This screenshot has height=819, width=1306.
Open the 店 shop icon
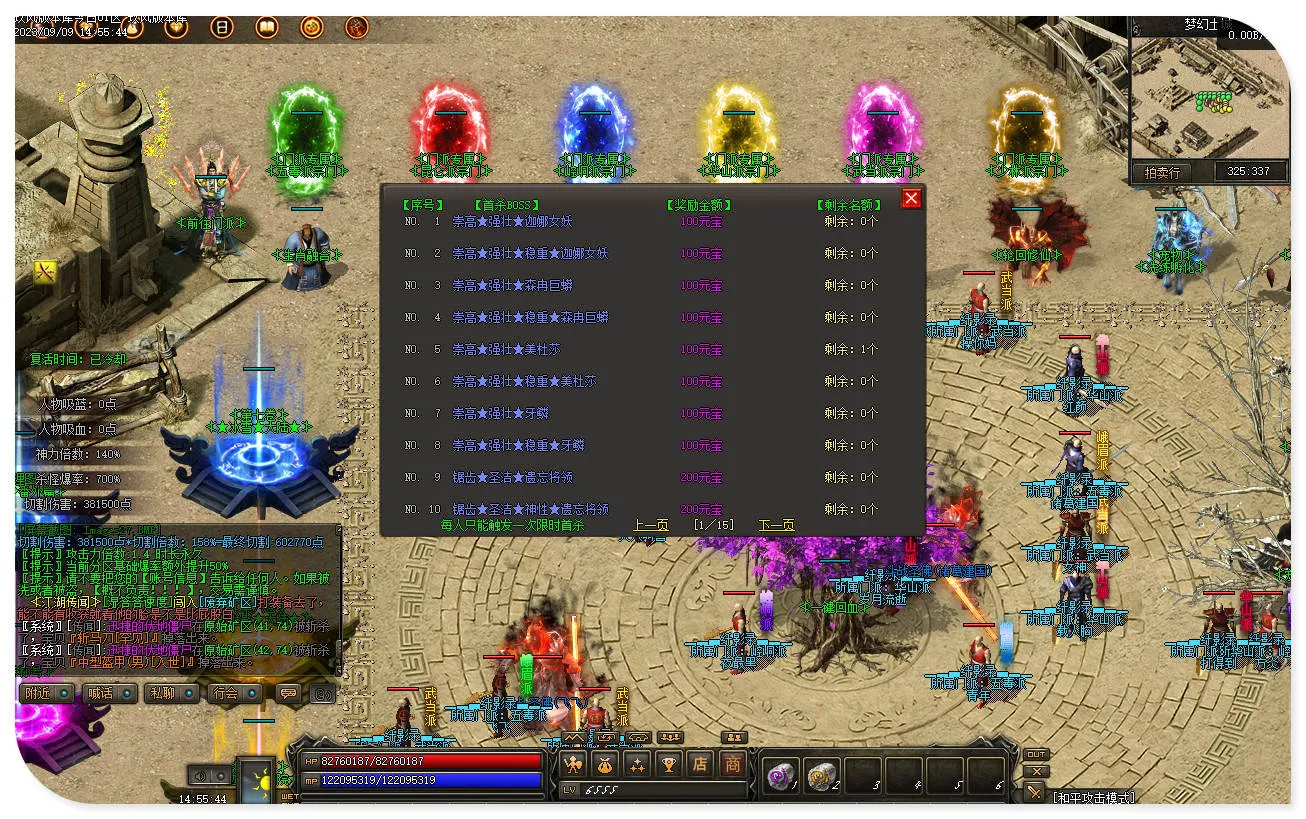pyautogui.click(x=701, y=765)
